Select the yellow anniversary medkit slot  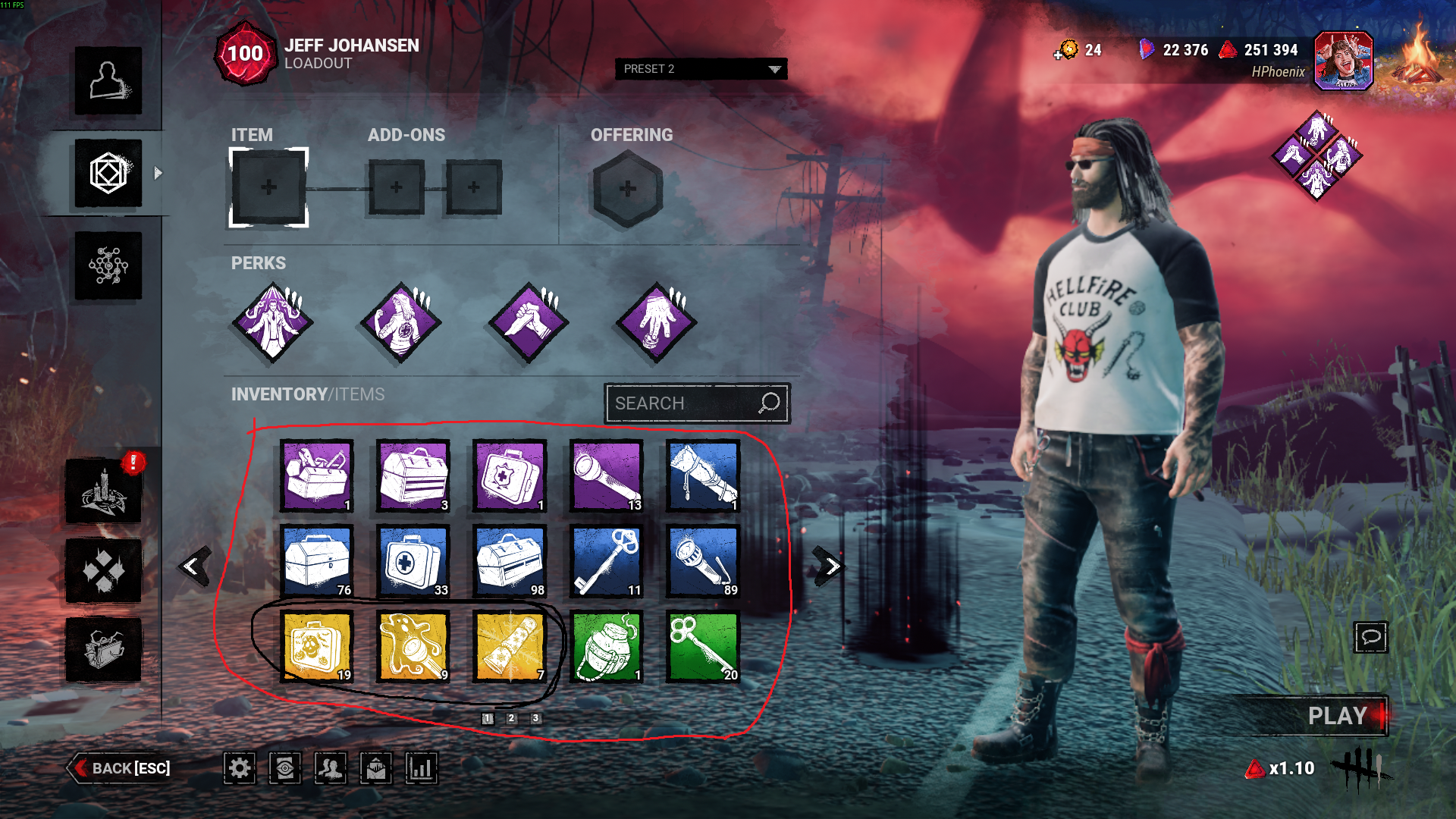point(317,646)
